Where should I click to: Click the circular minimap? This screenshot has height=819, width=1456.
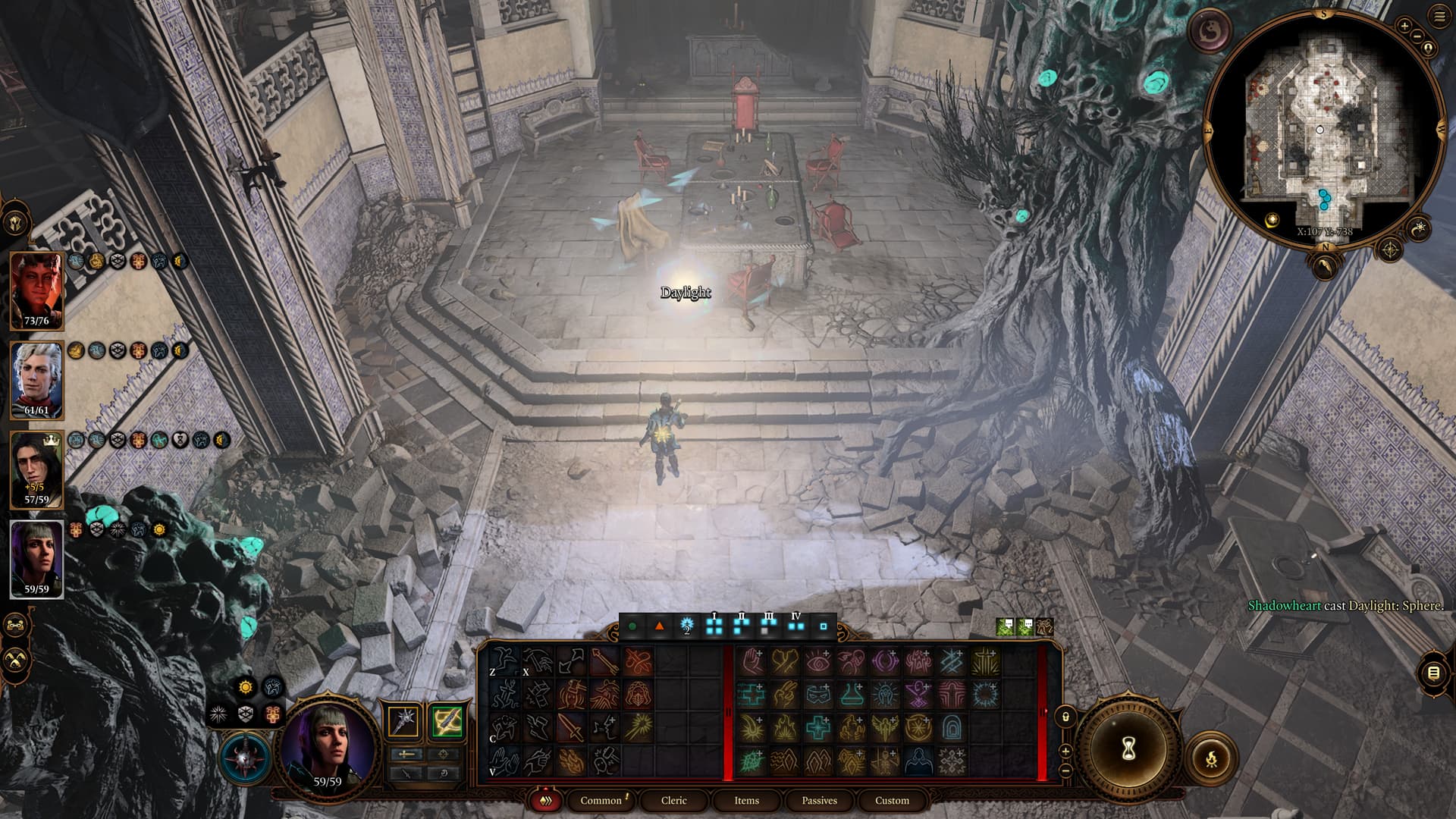click(x=1323, y=129)
